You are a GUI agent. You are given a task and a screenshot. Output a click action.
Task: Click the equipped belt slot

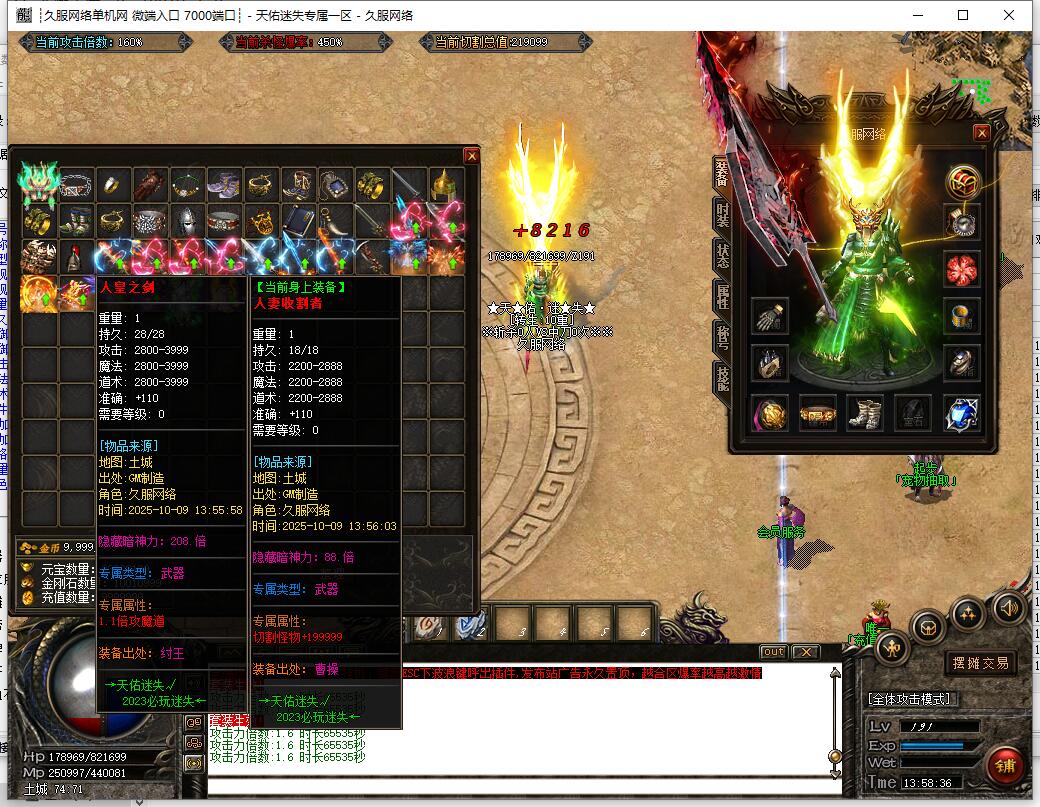tap(817, 412)
